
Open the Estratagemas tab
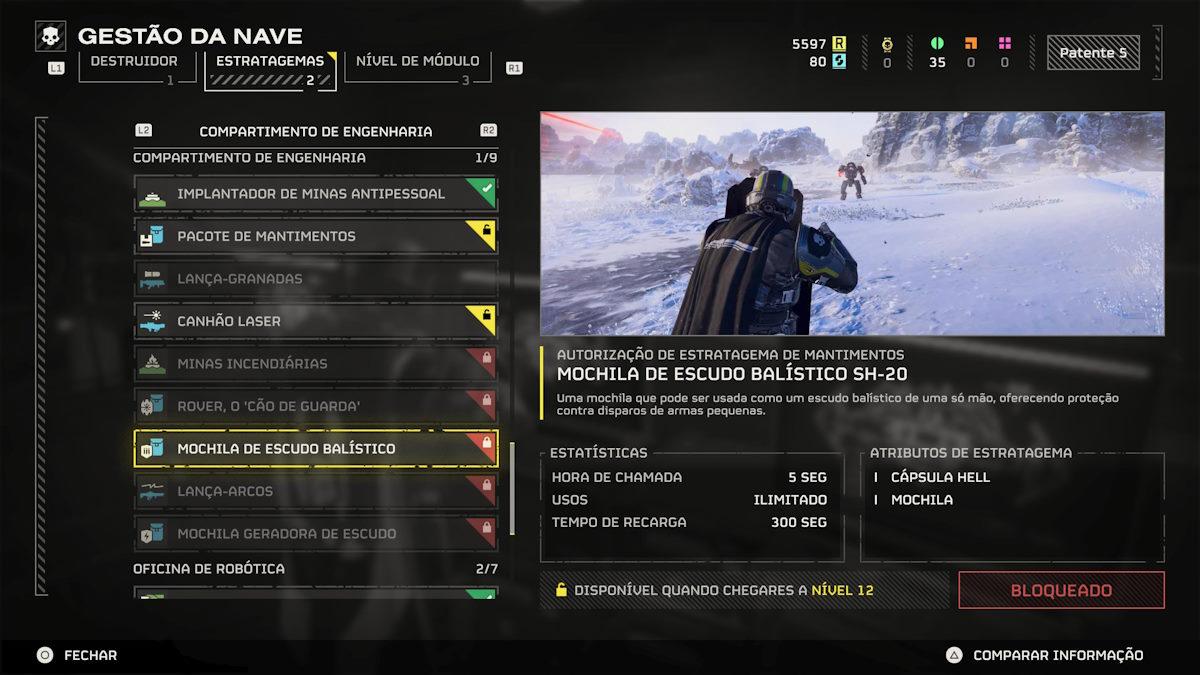coord(270,62)
